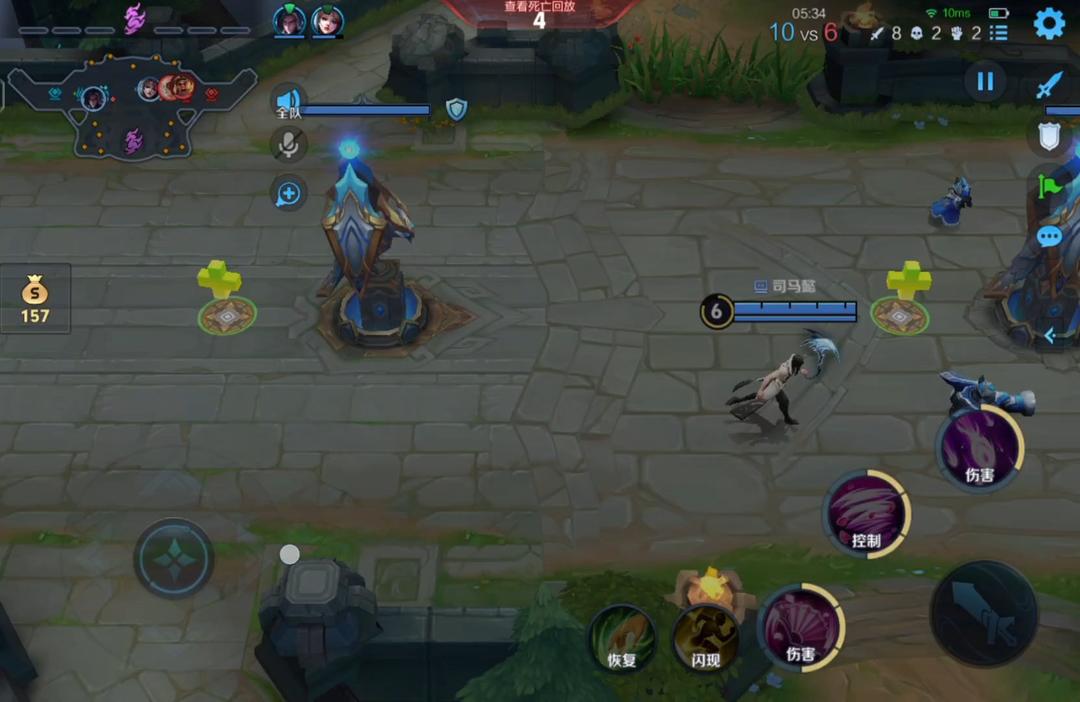Screen dimensions: 1080x702
Task: Open the gold coin shop showing 157
Action: point(35,299)
